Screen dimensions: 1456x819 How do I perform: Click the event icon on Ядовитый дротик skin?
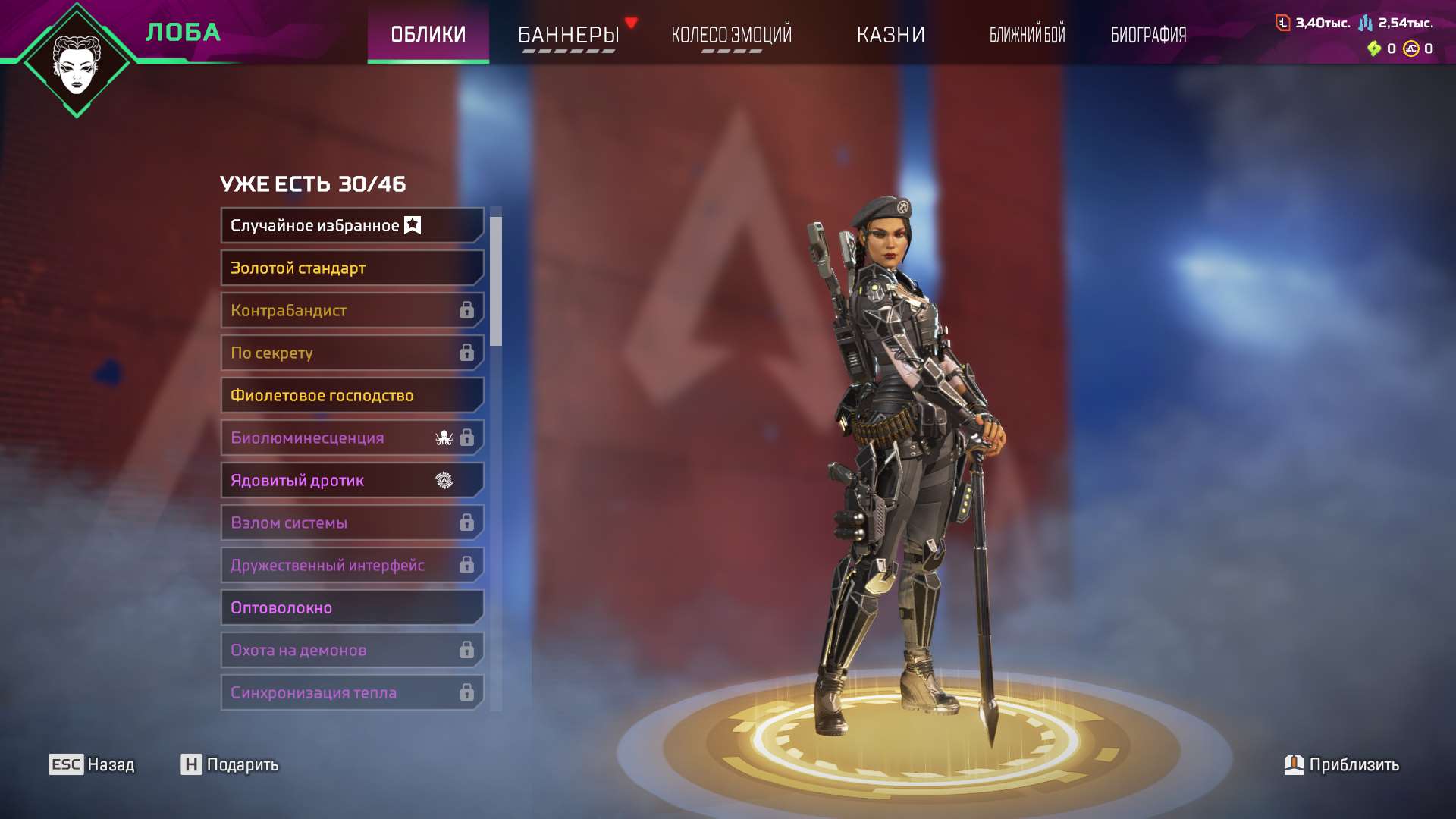pyautogui.click(x=442, y=480)
